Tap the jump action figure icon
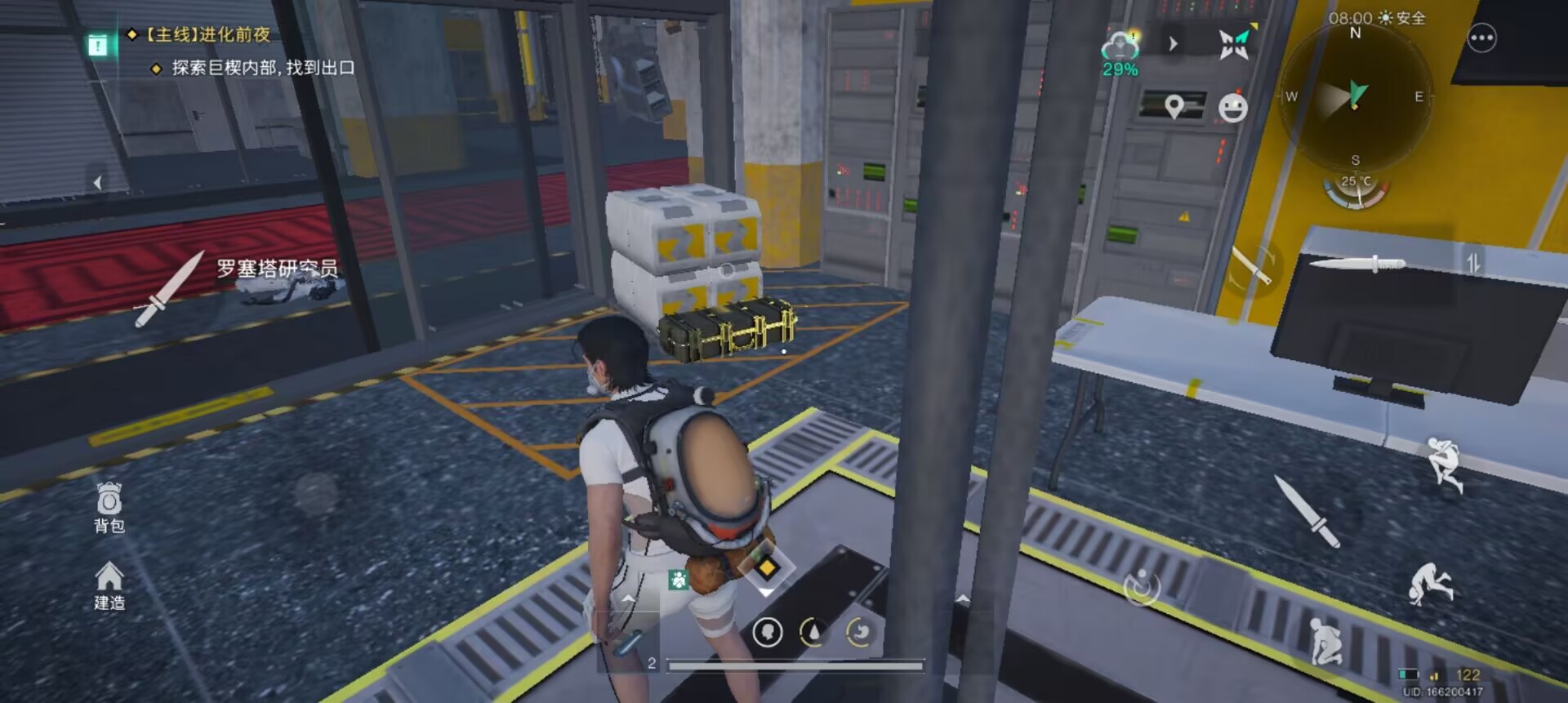 click(1444, 464)
